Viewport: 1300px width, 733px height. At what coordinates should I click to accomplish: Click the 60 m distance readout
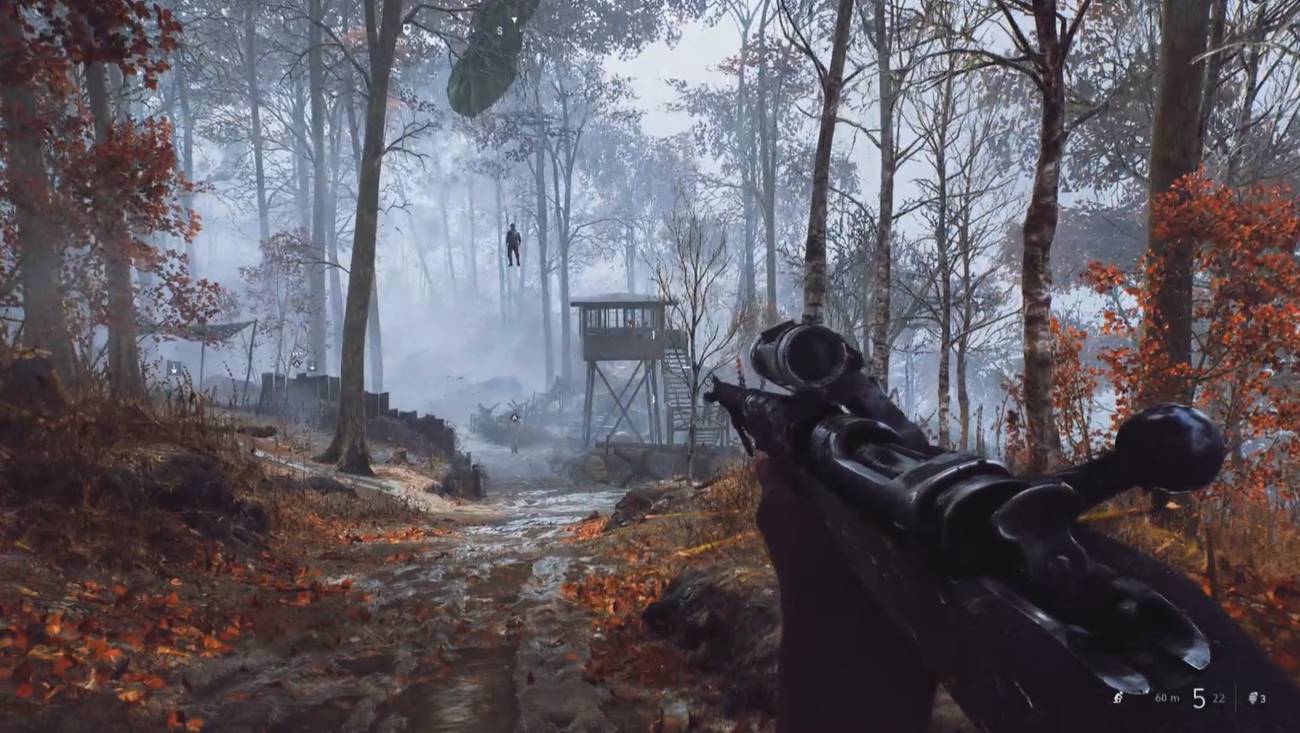pos(1166,698)
